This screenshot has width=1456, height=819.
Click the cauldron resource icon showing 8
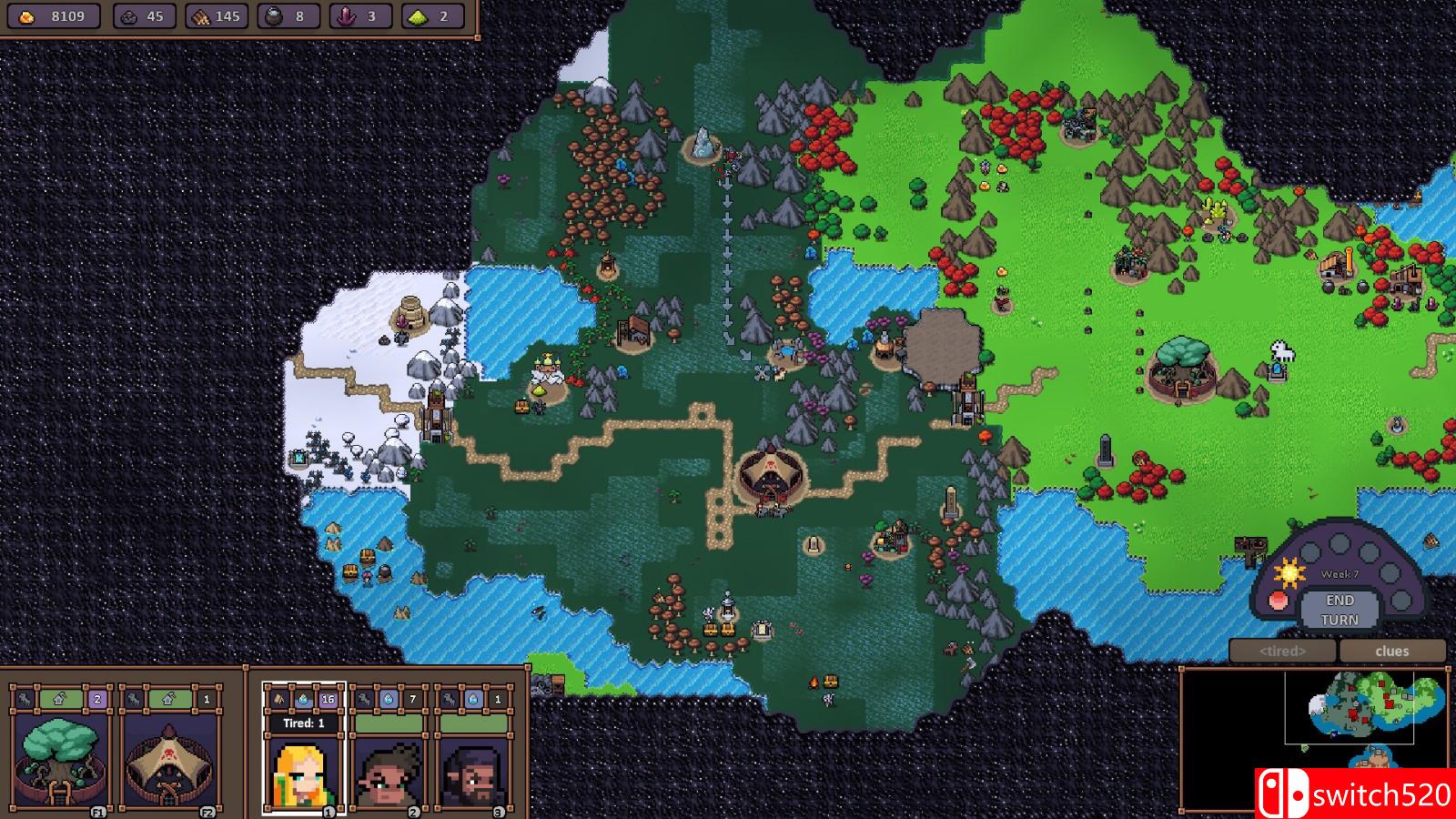pos(274,15)
